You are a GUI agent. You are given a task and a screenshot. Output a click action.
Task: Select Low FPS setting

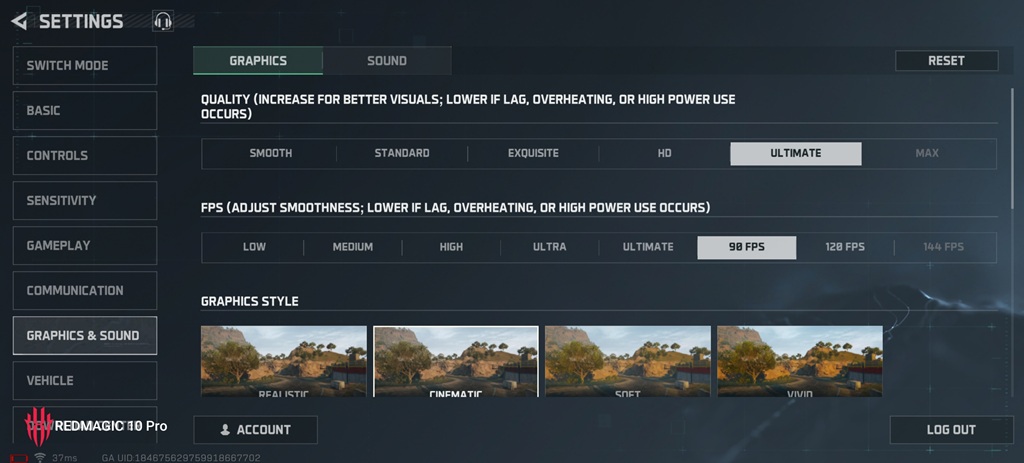tap(254, 247)
